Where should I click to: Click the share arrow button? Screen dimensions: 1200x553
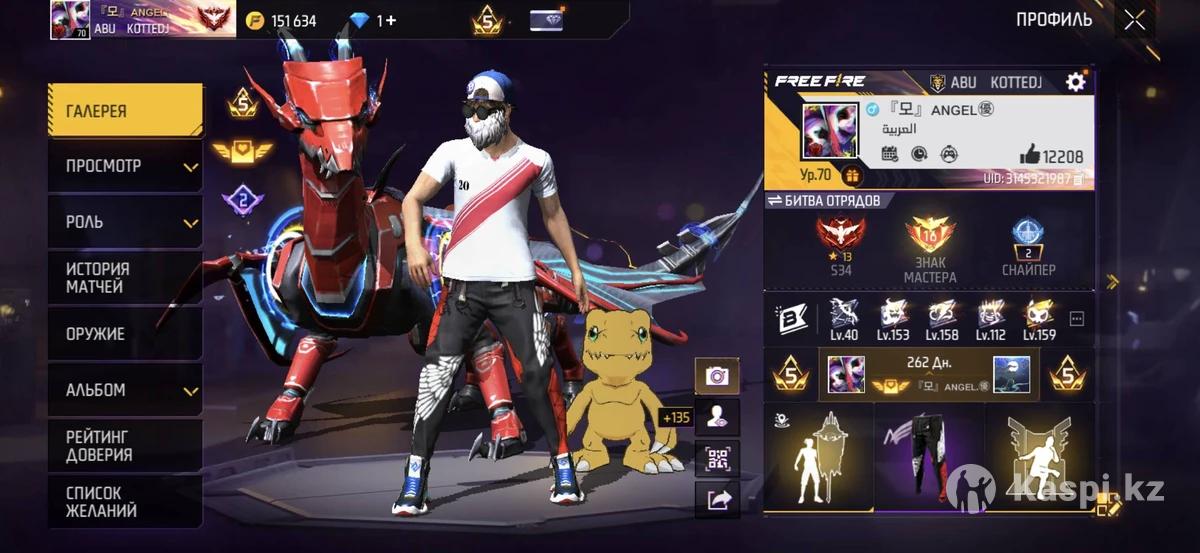(x=717, y=500)
